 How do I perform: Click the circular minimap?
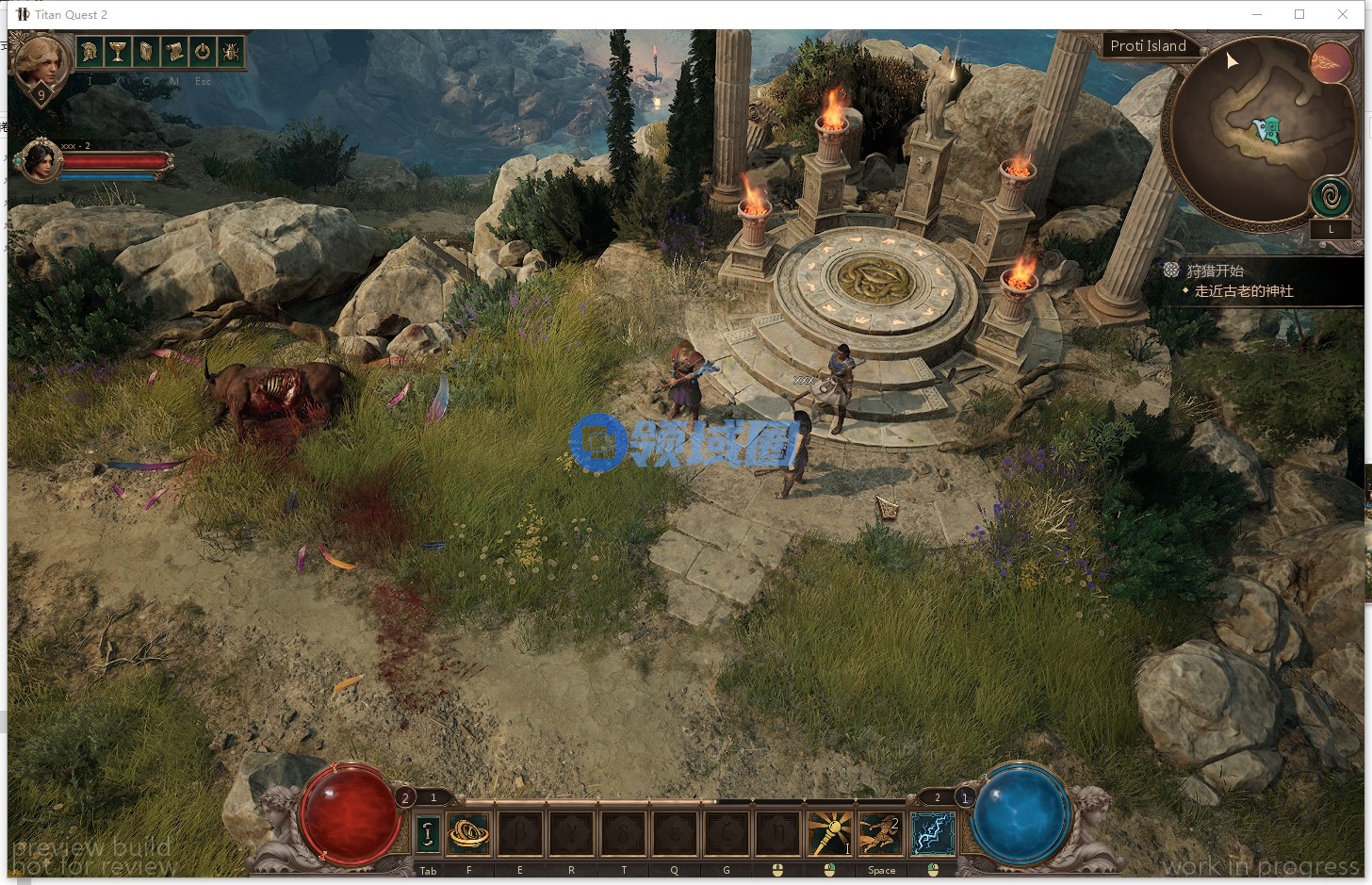click(x=1253, y=132)
